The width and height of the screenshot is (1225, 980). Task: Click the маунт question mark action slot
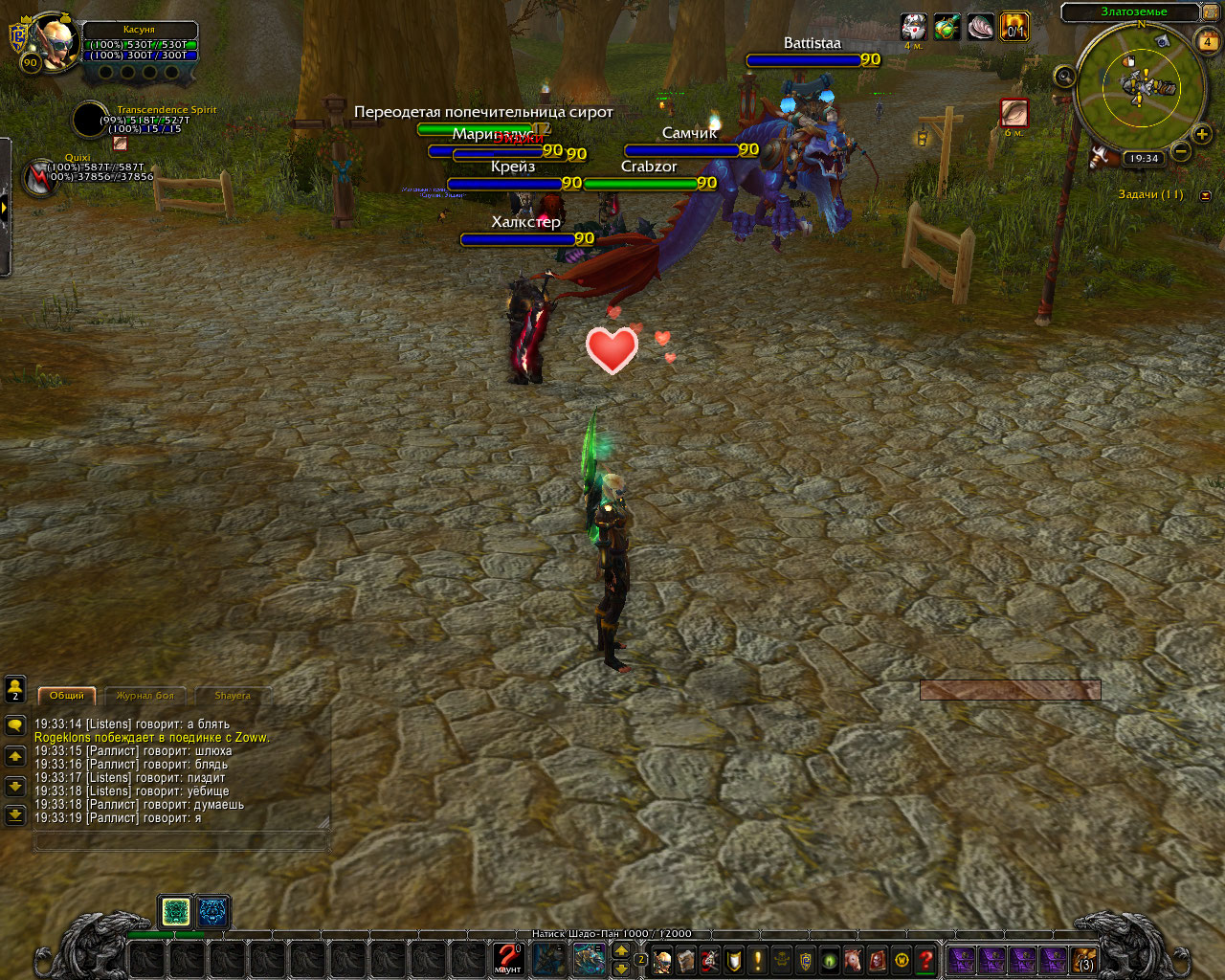point(508,958)
